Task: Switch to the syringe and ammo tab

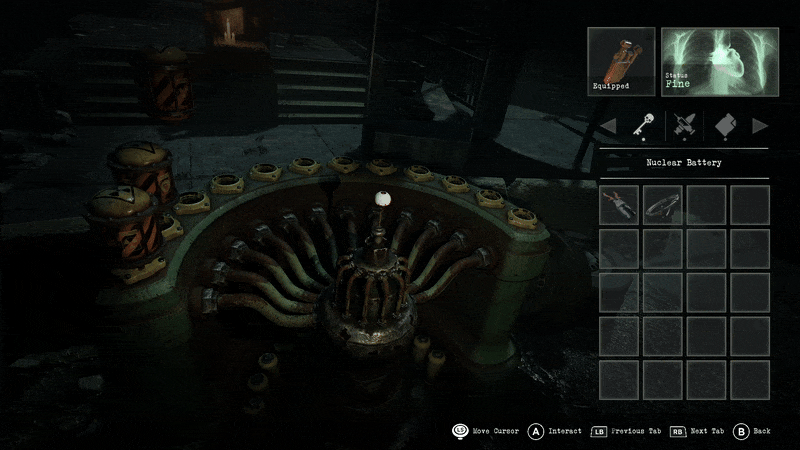Action: 684,126
